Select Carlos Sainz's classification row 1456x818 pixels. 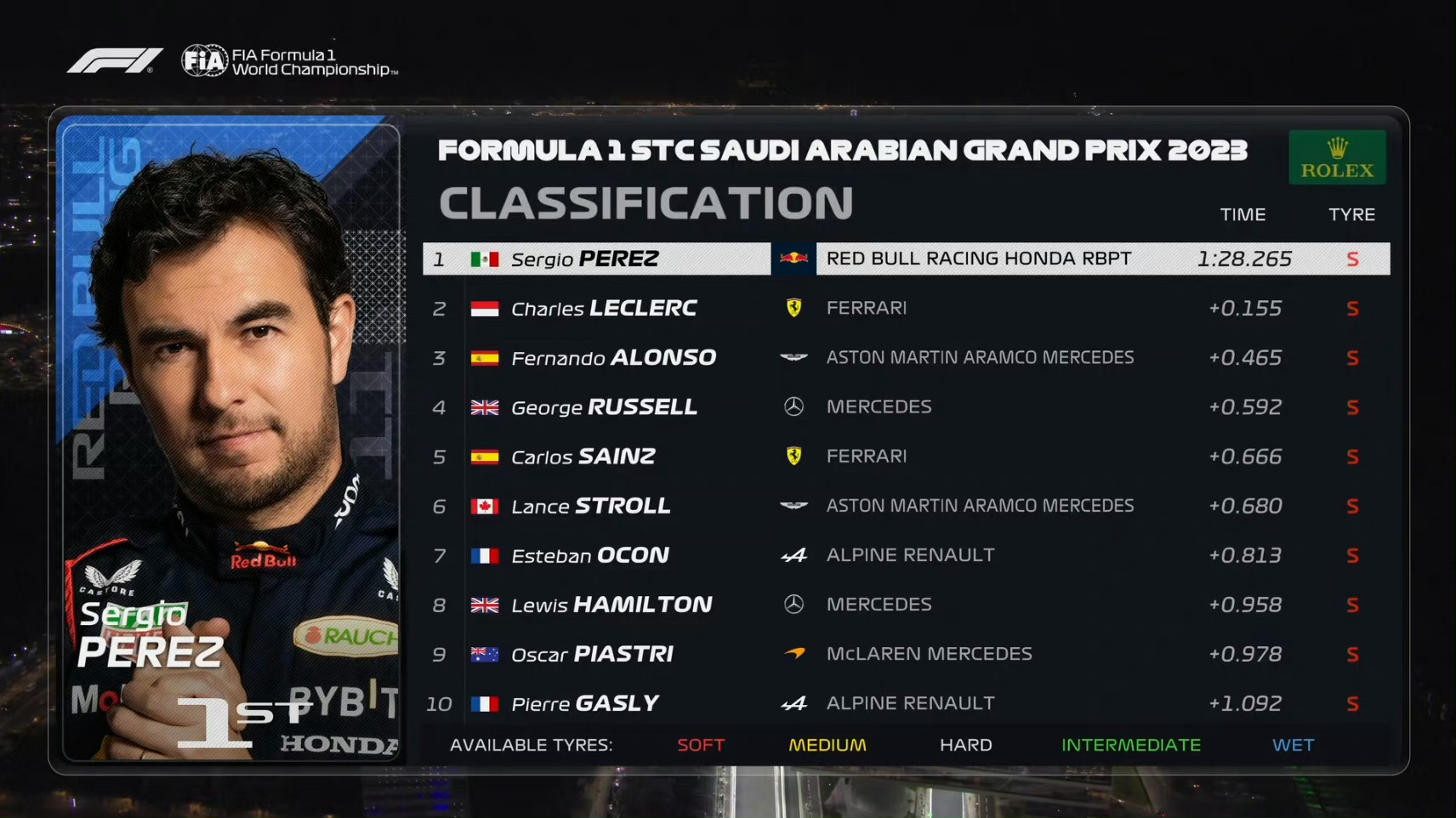coord(906,456)
